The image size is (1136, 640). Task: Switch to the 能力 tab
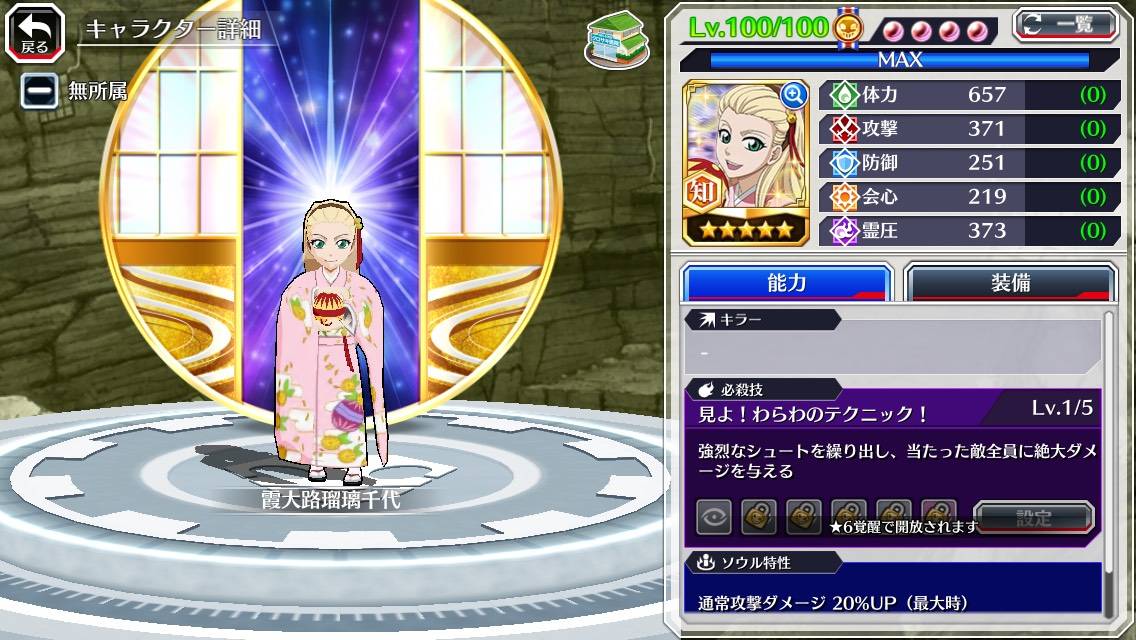click(786, 283)
